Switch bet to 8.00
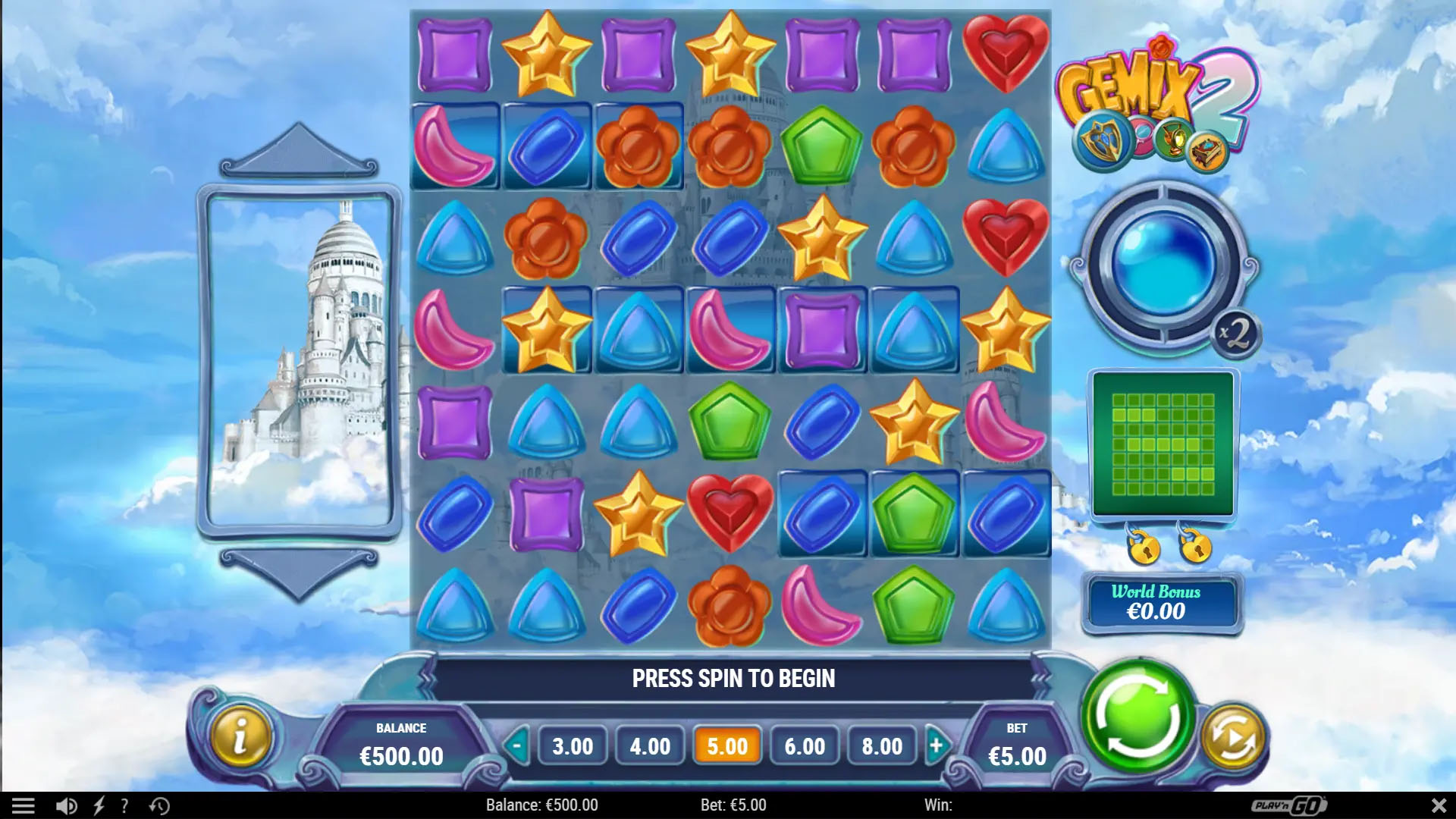This screenshot has width=1456, height=819. point(880,746)
